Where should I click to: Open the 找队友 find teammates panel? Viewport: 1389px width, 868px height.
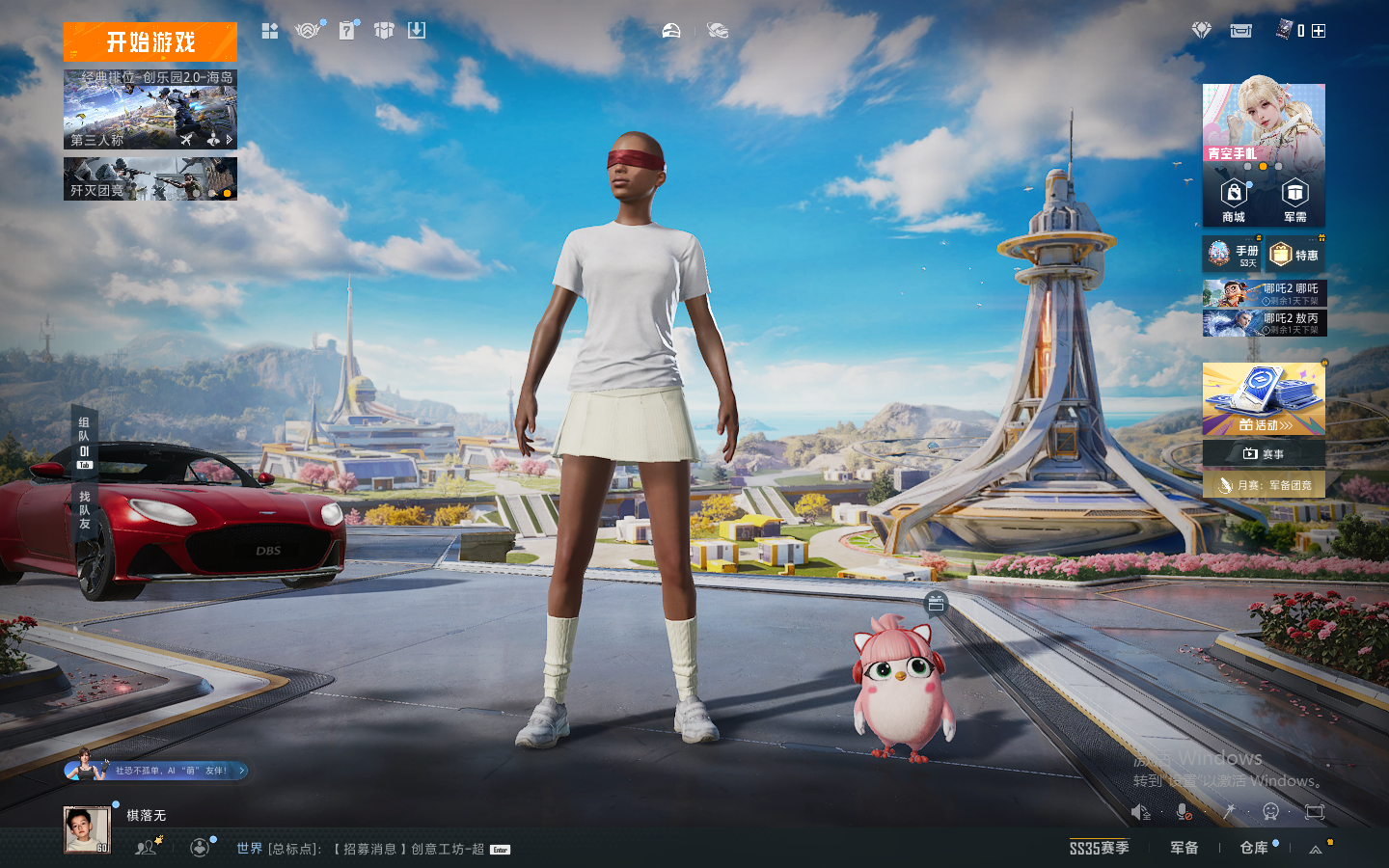point(85,510)
